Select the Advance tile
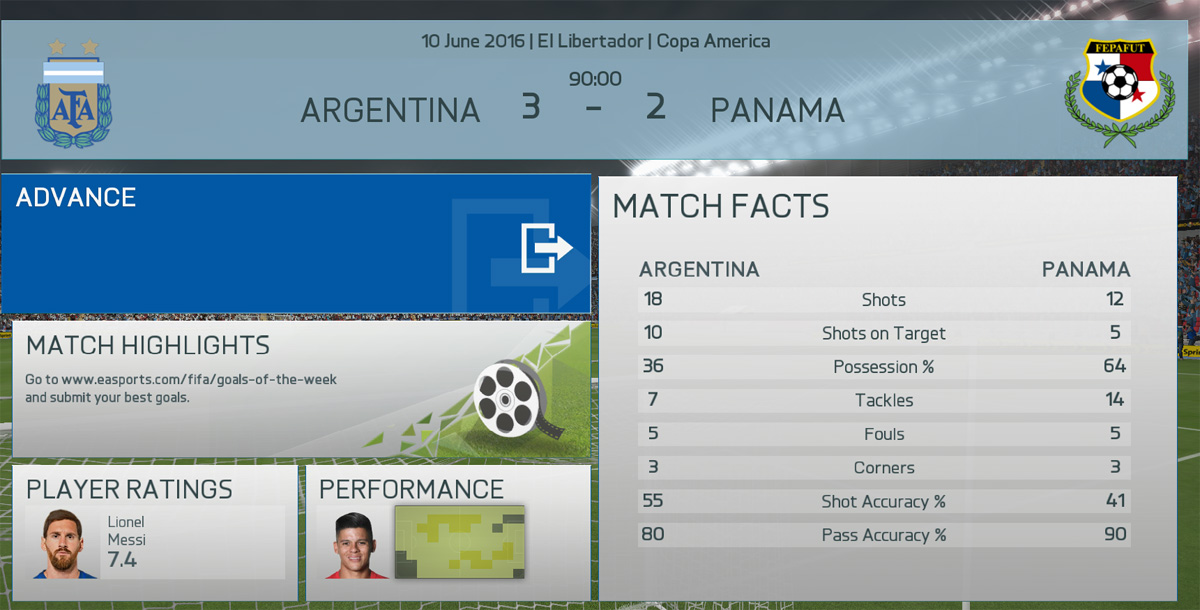This screenshot has width=1200, height=610. tap(296, 244)
